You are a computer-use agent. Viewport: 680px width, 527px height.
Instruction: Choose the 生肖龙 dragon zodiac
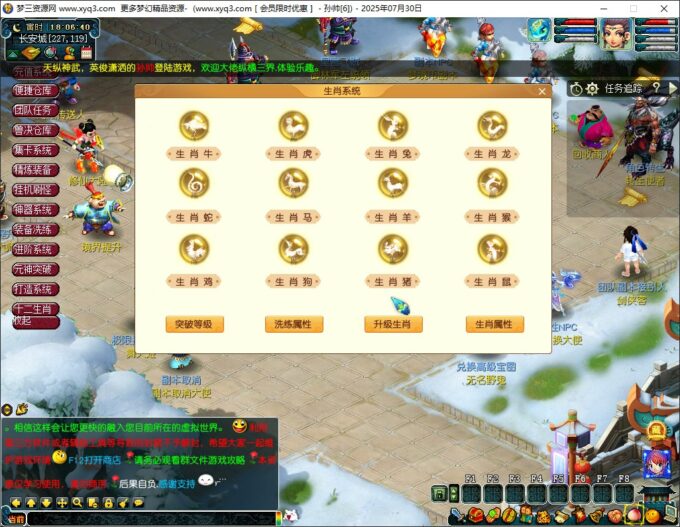click(x=492, y=125)
